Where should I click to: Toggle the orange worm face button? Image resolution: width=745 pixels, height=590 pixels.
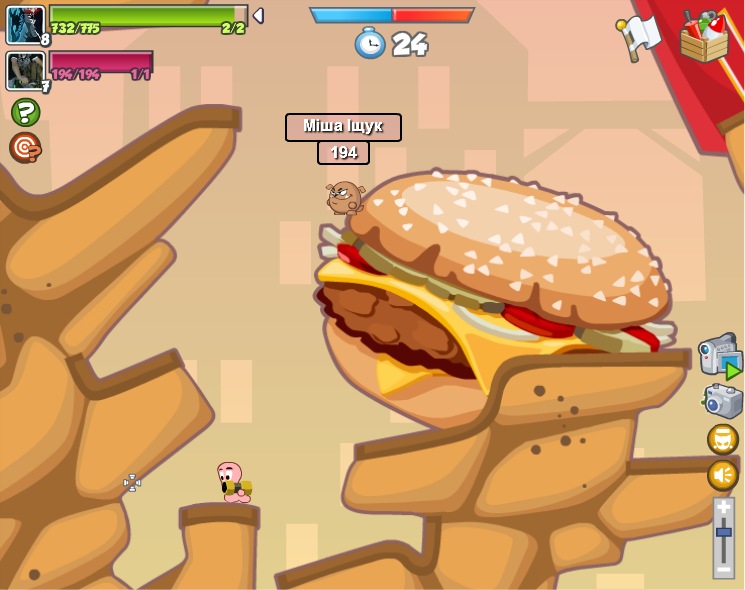(x=722, y=439)
